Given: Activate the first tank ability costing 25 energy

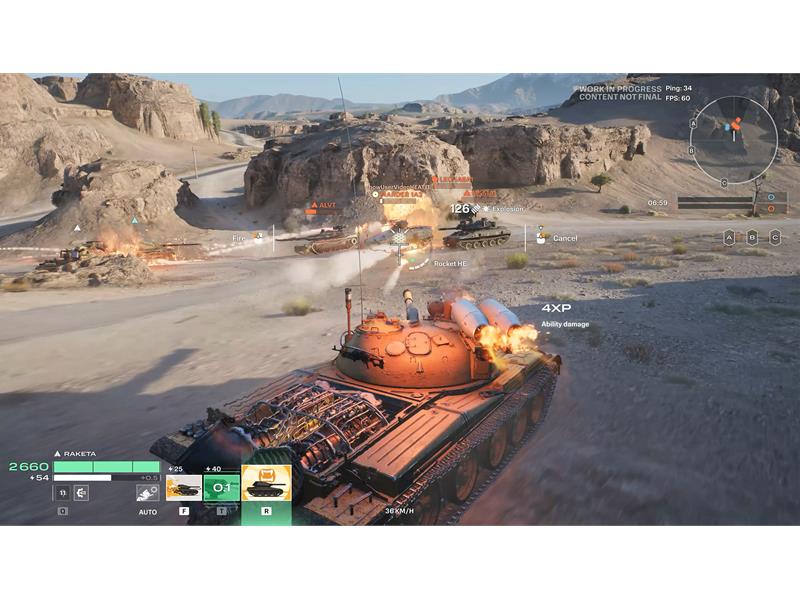Looking at the screenshot, I should [x=183, y=487].
